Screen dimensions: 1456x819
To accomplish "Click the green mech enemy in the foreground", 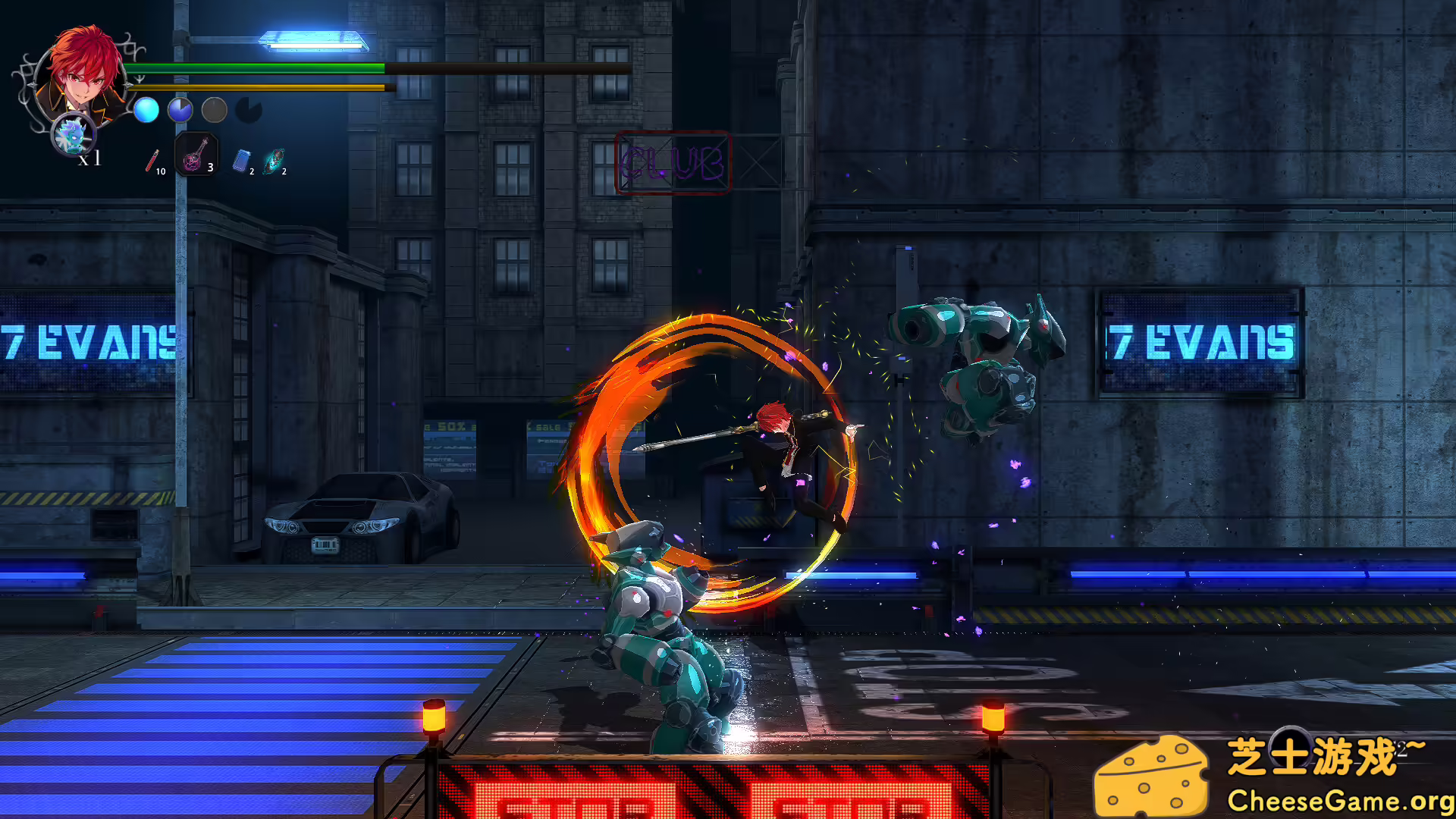I will click(660, 629).
